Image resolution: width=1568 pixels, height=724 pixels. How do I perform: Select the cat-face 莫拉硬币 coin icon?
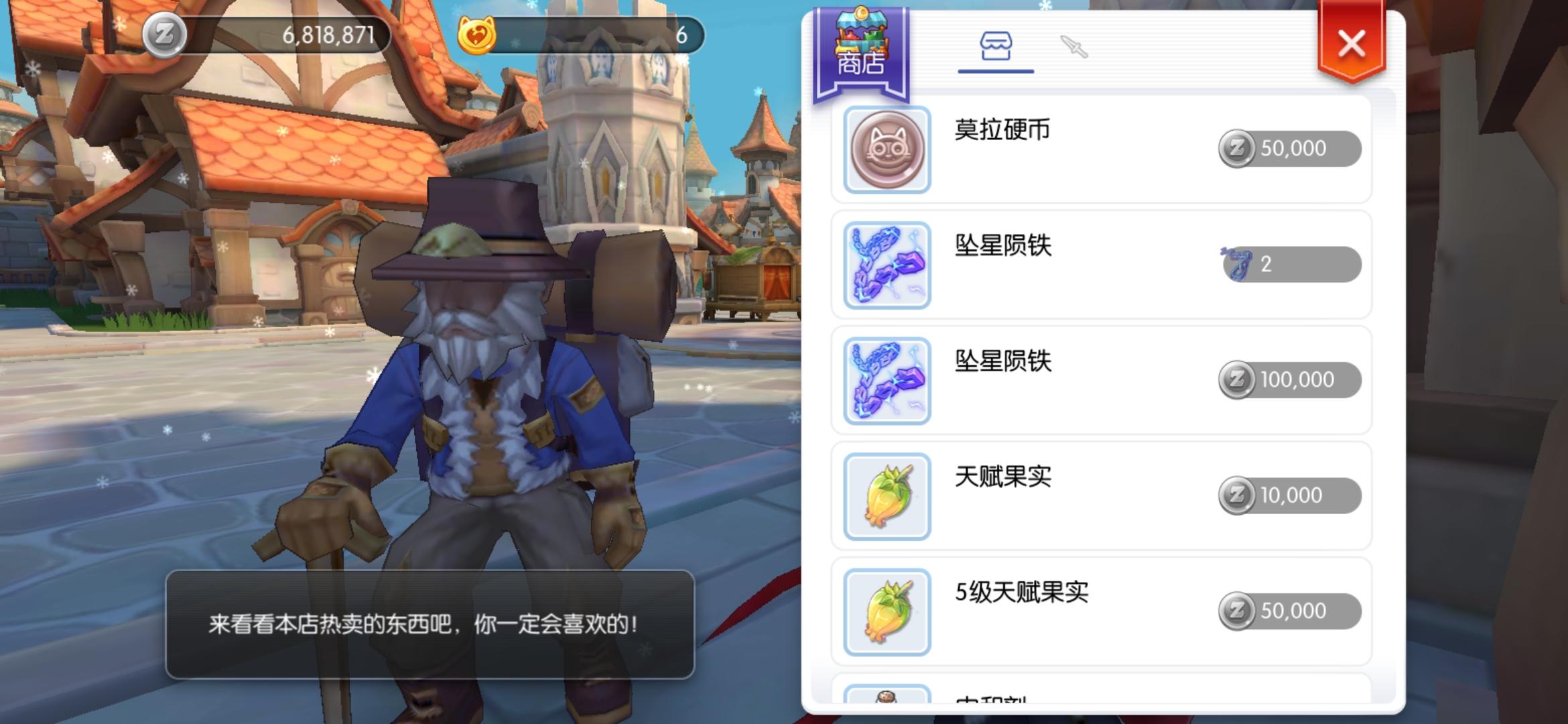[x=886, y=148]
